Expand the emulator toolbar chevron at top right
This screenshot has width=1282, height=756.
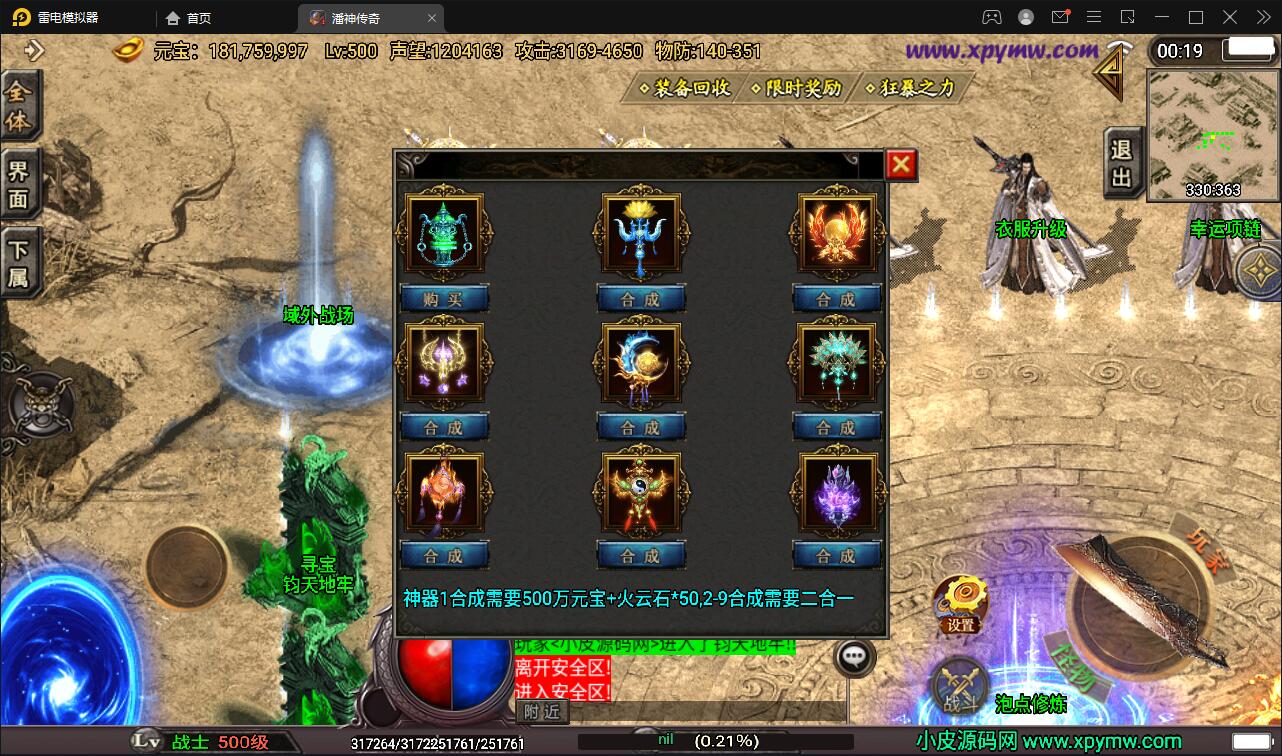tap(1262, 17)
